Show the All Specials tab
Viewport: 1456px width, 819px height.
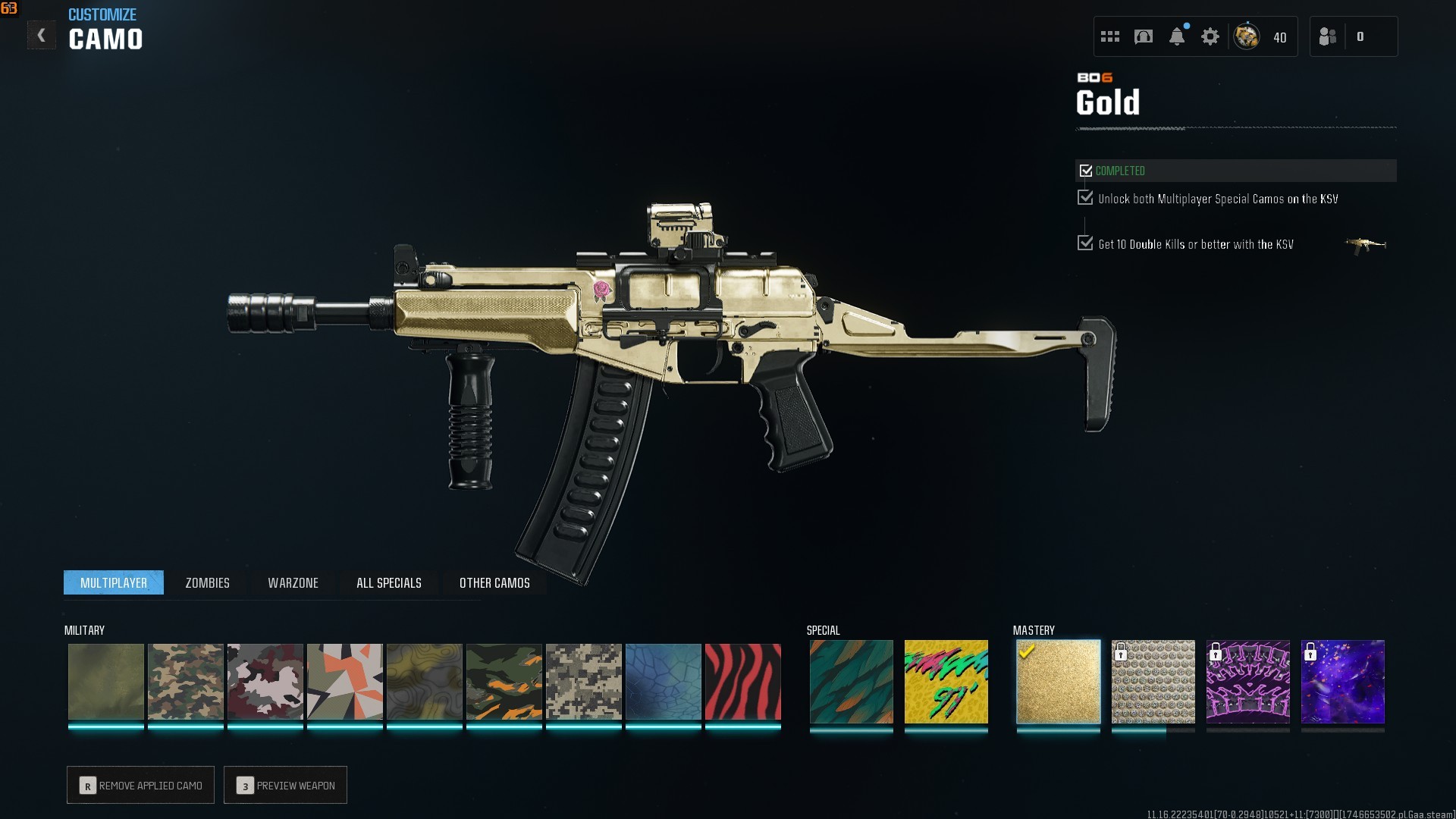(388, 582)
